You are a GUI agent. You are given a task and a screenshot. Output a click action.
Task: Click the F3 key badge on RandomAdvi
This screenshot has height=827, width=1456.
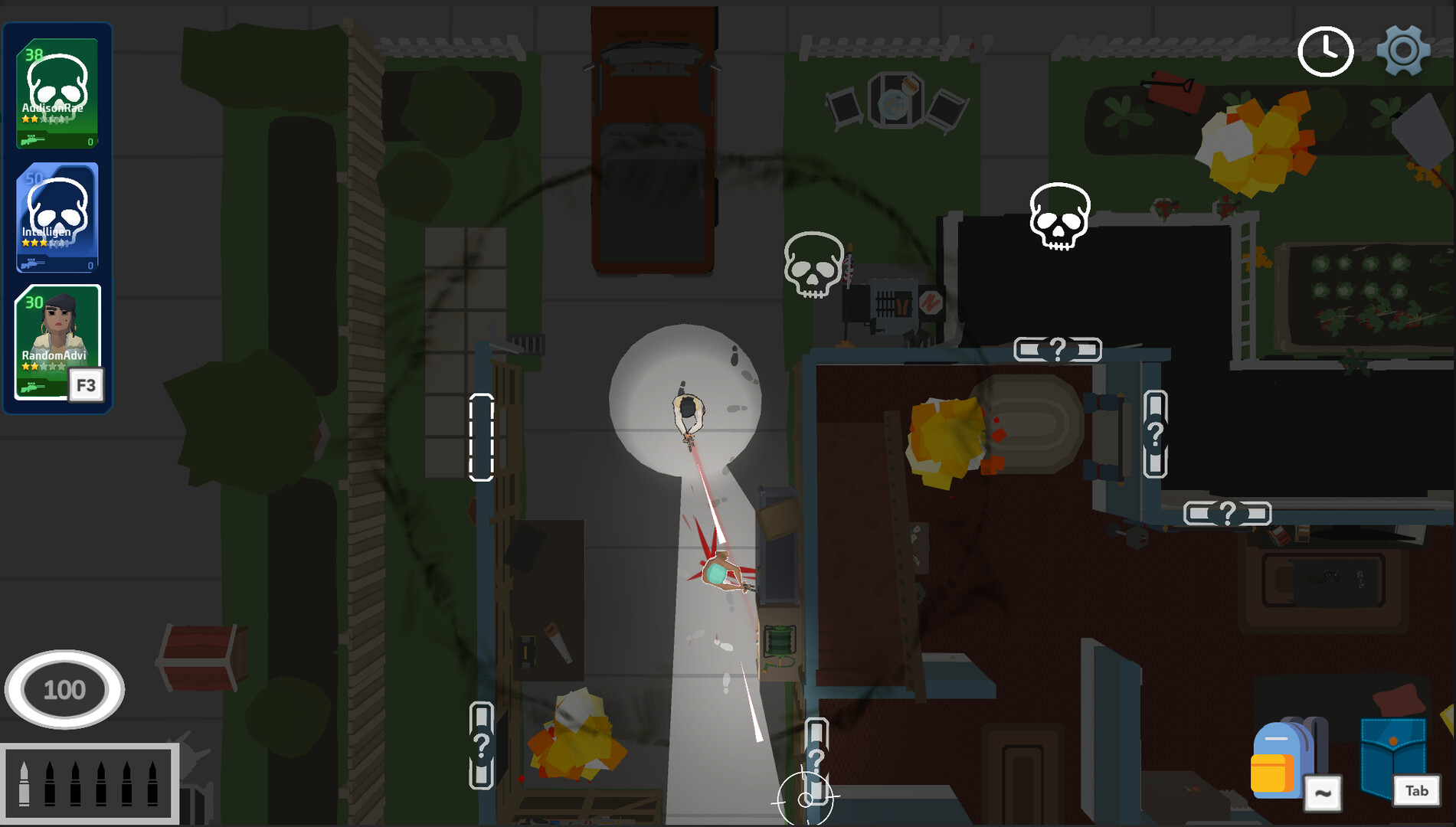[x=86, y=385]
